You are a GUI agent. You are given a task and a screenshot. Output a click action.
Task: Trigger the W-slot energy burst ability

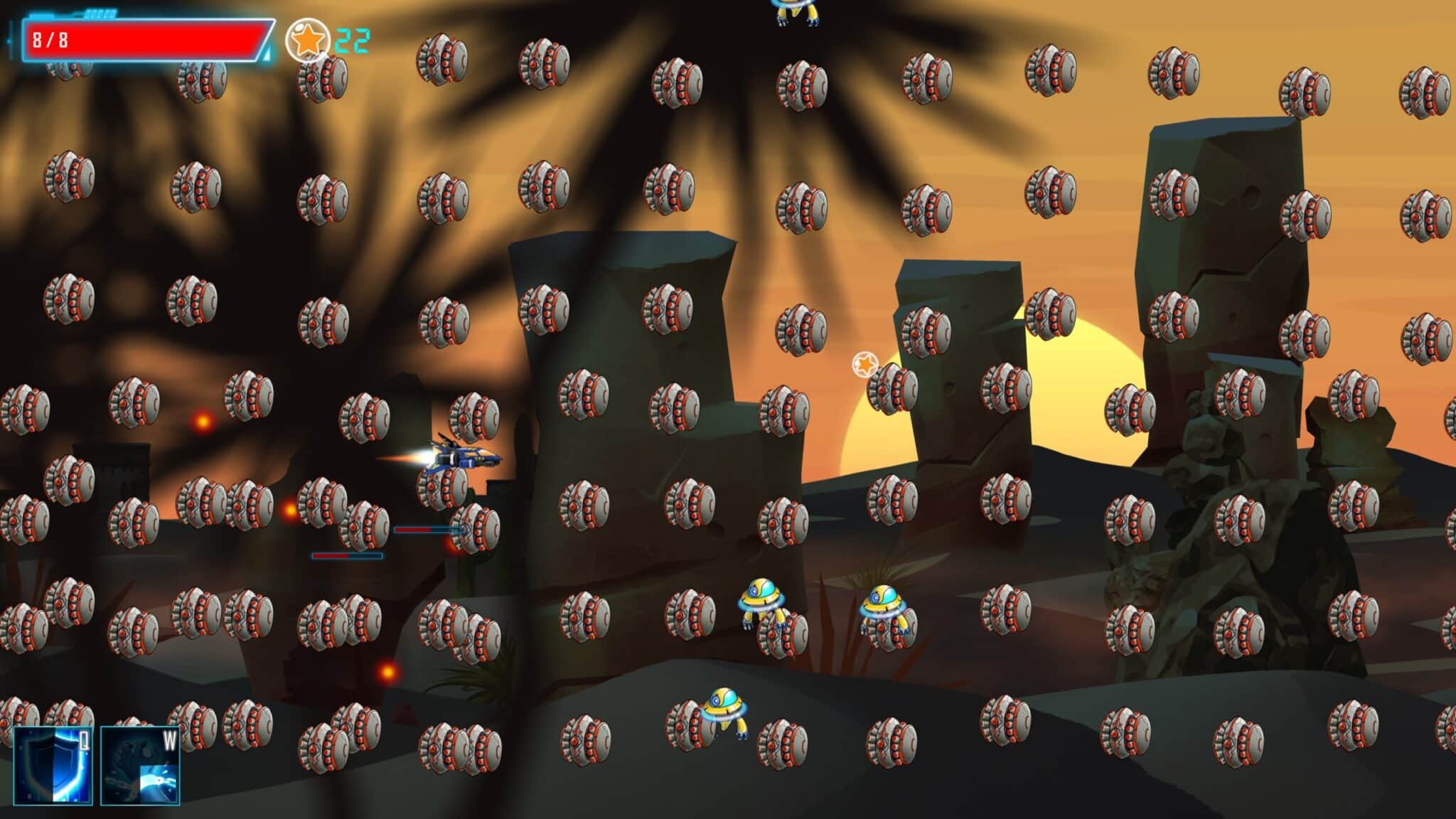[140, 766]
